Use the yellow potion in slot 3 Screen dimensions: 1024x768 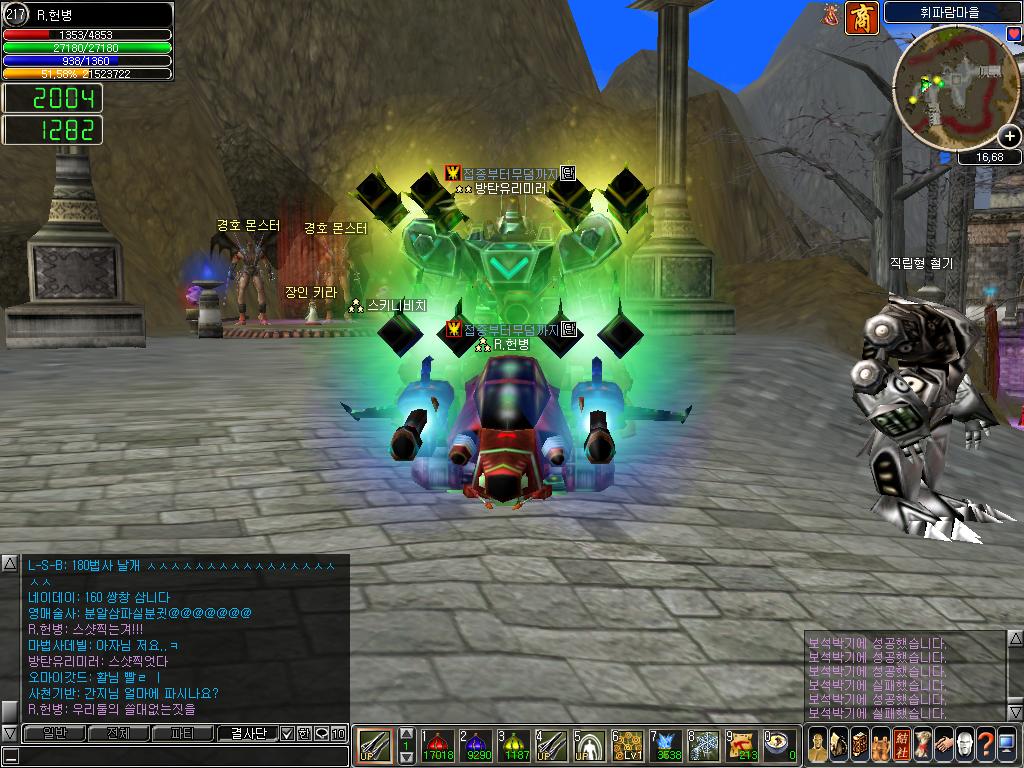point(516,746)
